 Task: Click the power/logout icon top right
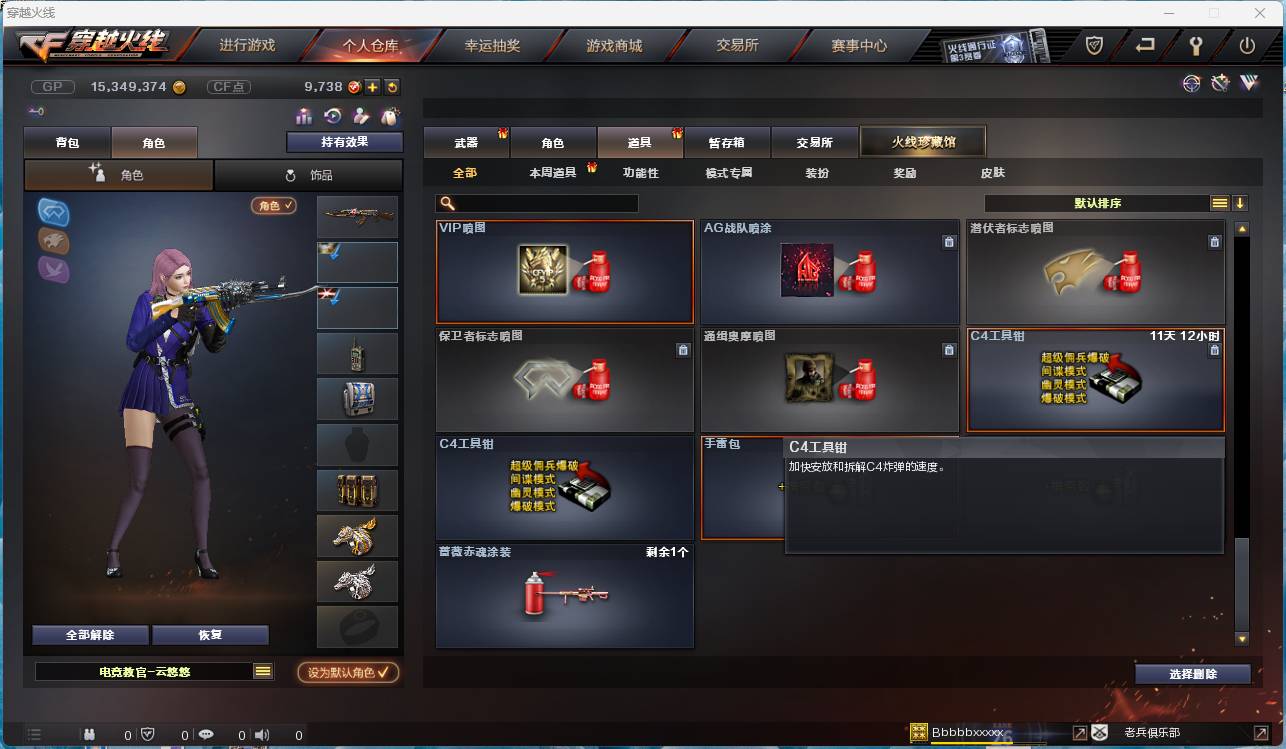tap(1247, 45)
